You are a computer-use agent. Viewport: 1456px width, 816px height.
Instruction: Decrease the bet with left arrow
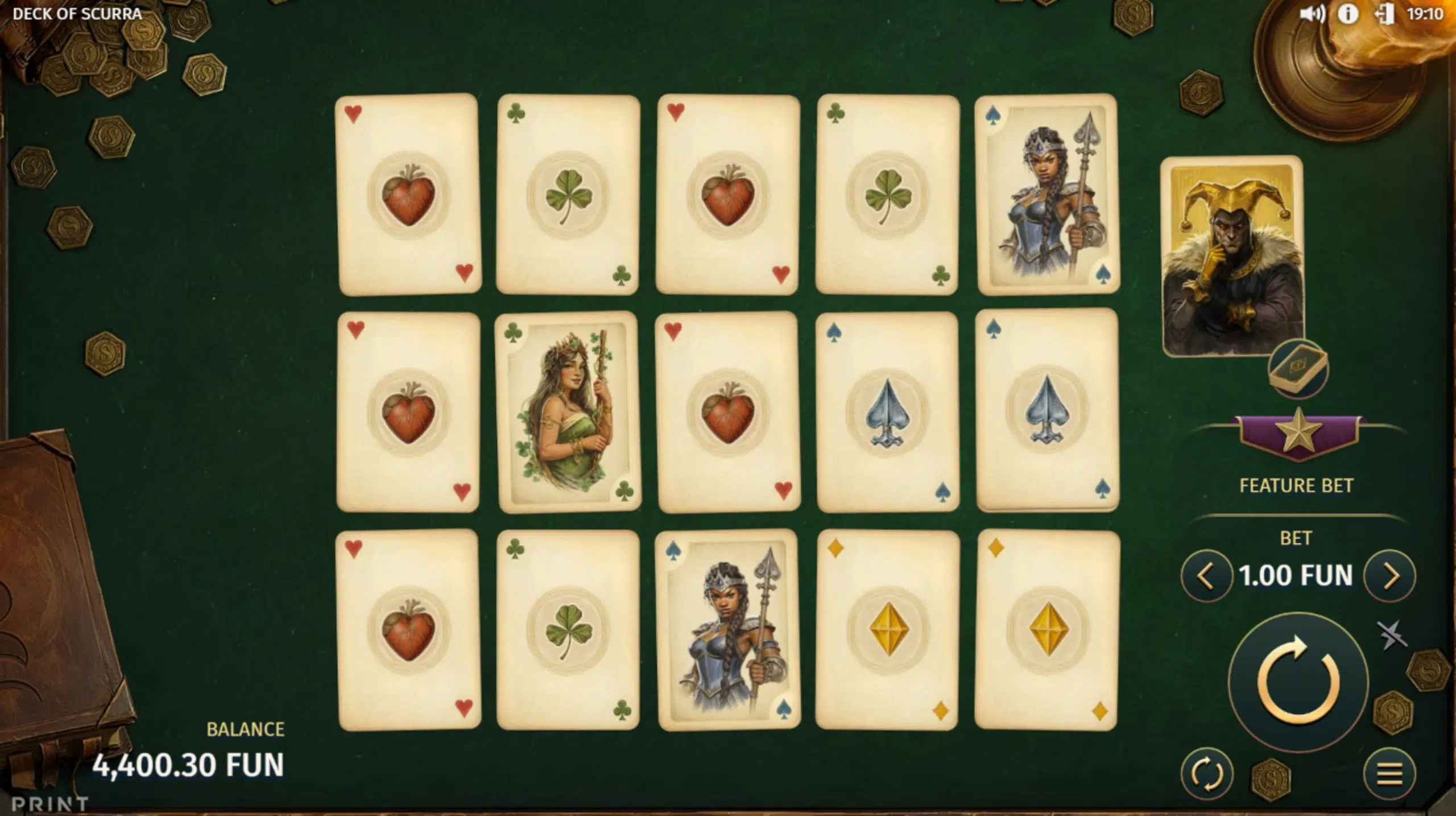[1206, 576]
